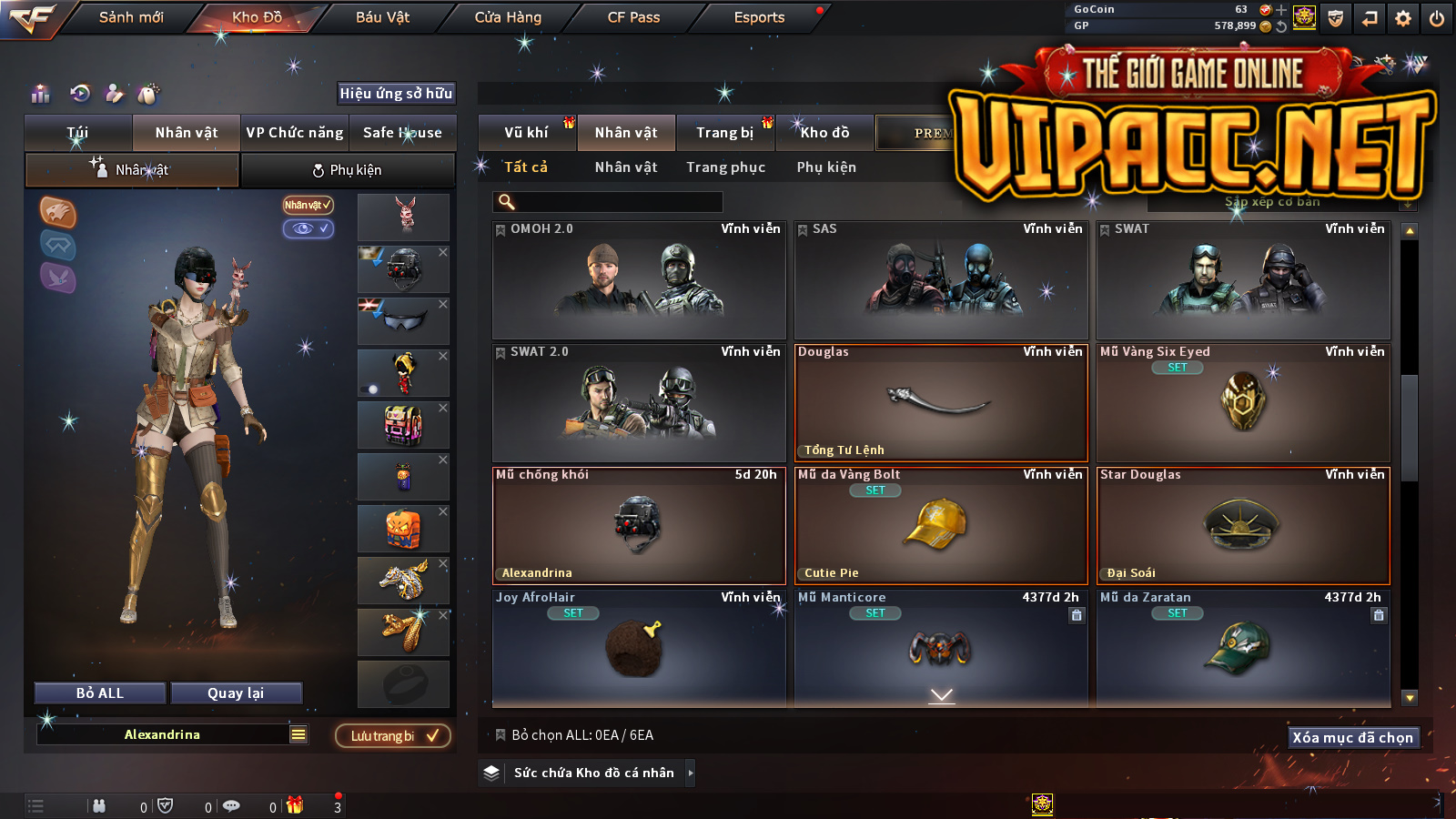Select the OMOH 2.0 character card
Image resolution: width=1456 pixels, height=819 pixels.
[639, 280]
